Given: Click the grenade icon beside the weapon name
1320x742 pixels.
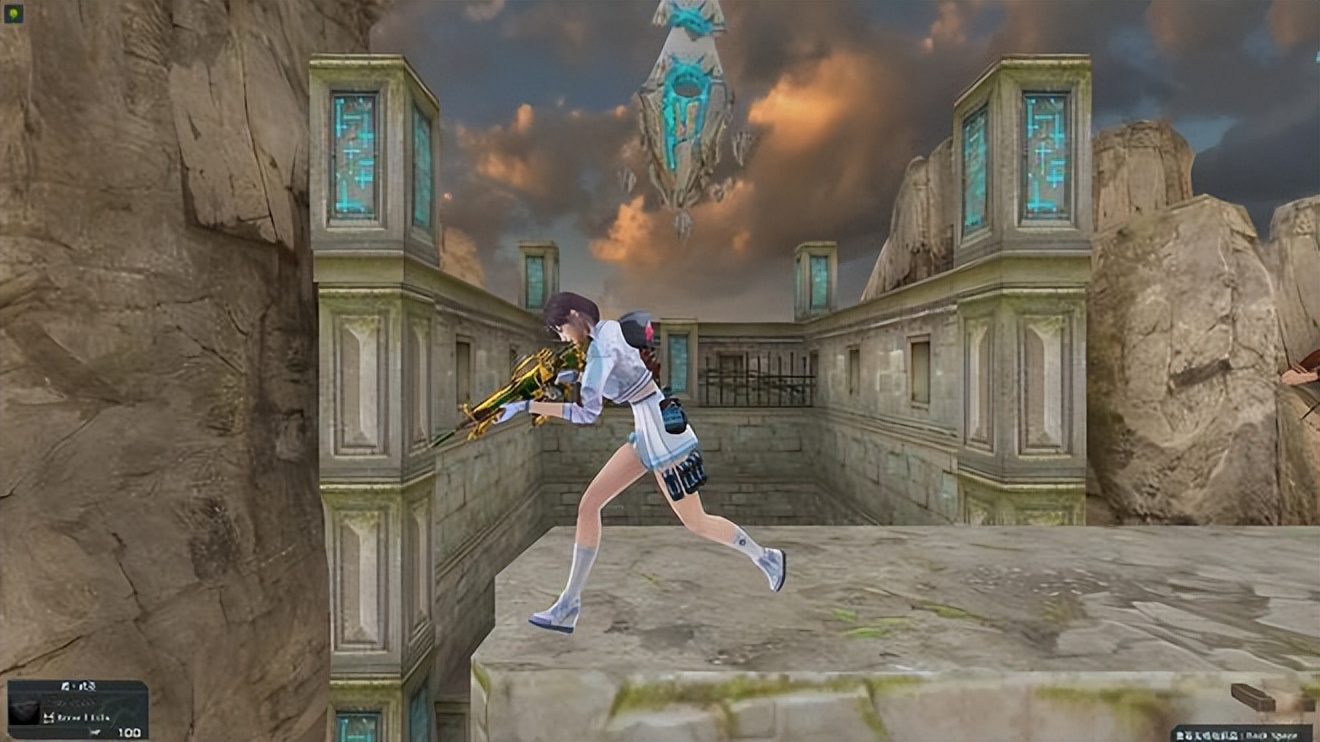Looking at the screenshot, I should click(49, 717).
